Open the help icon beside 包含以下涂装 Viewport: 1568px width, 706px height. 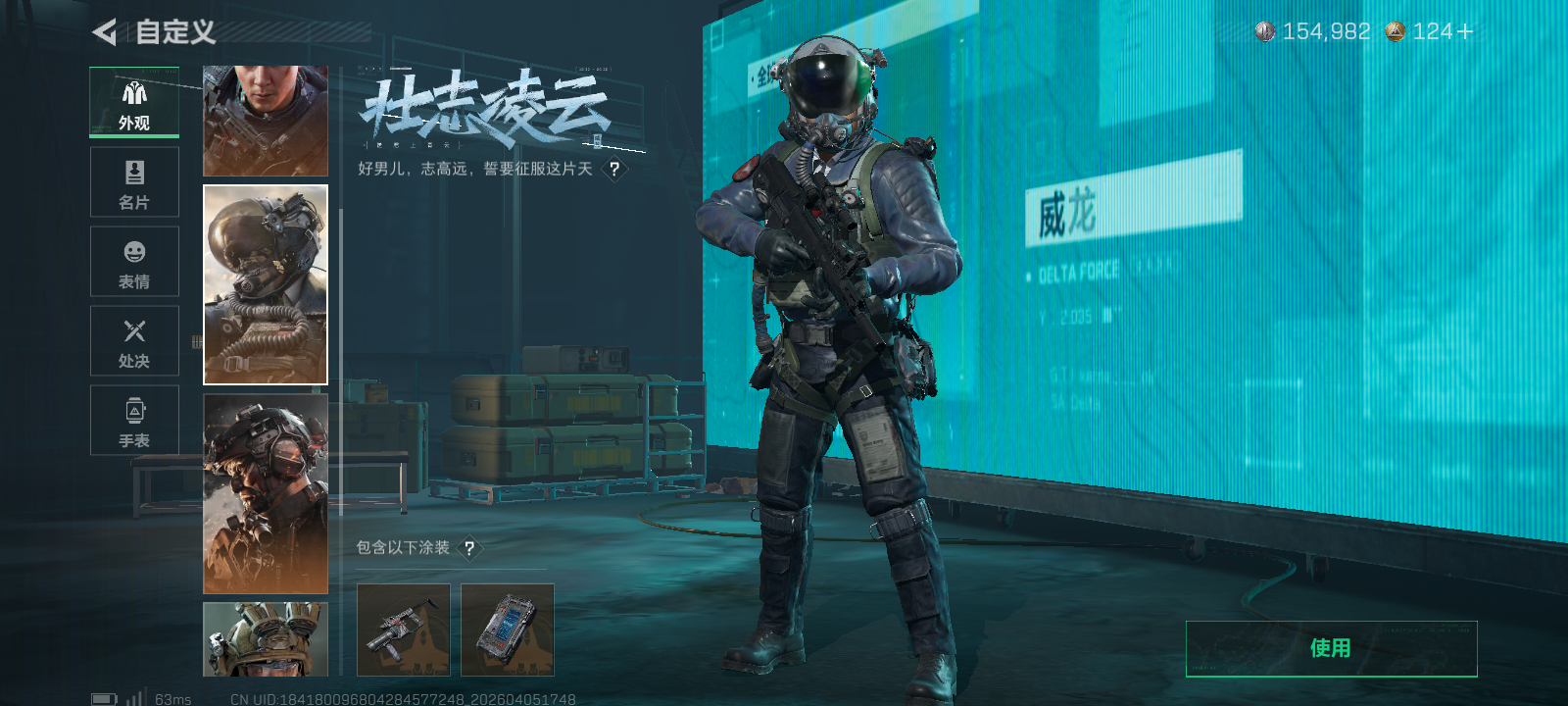click(470, 549)
